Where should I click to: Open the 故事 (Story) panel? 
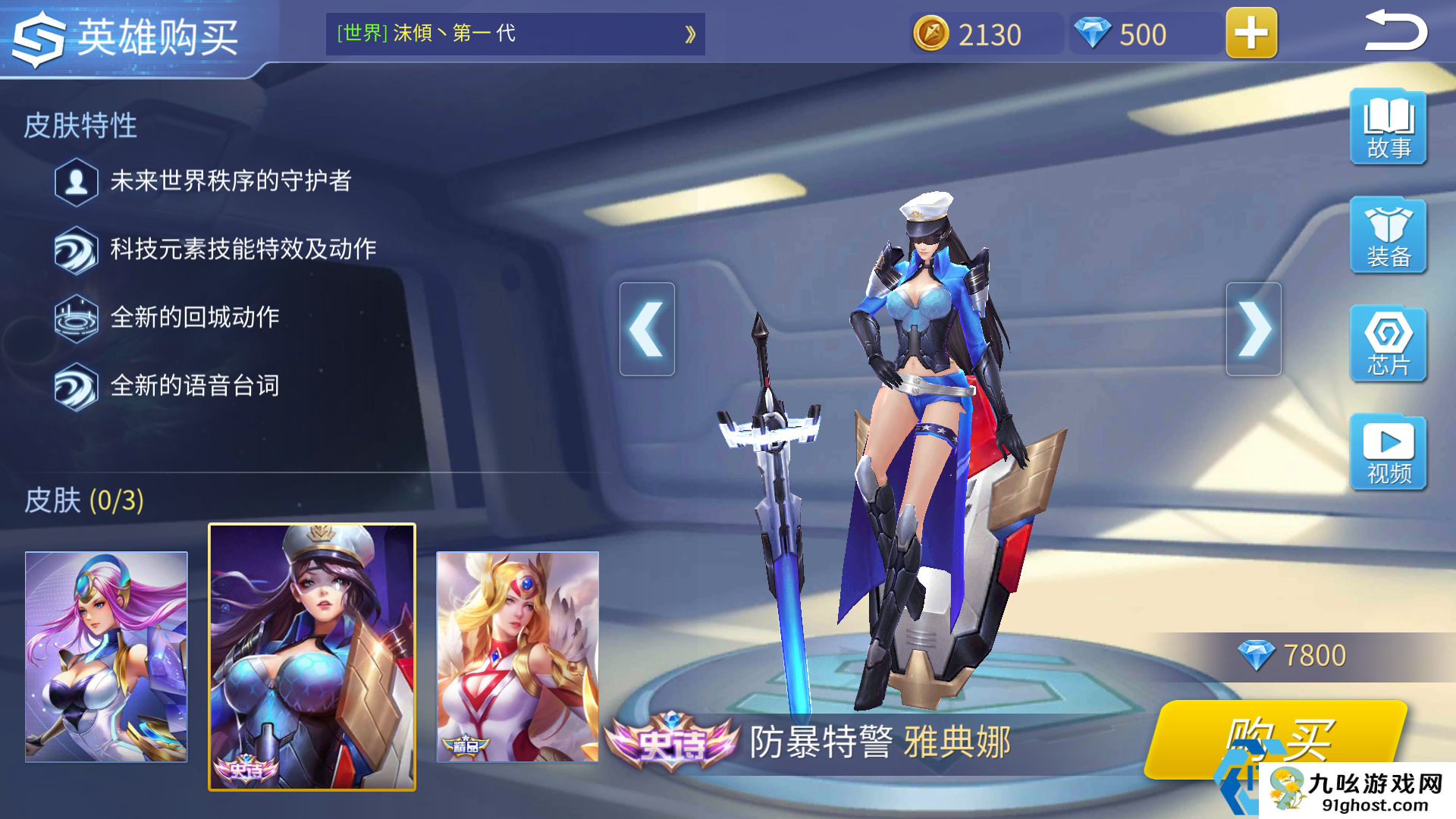coord(1387,127)
